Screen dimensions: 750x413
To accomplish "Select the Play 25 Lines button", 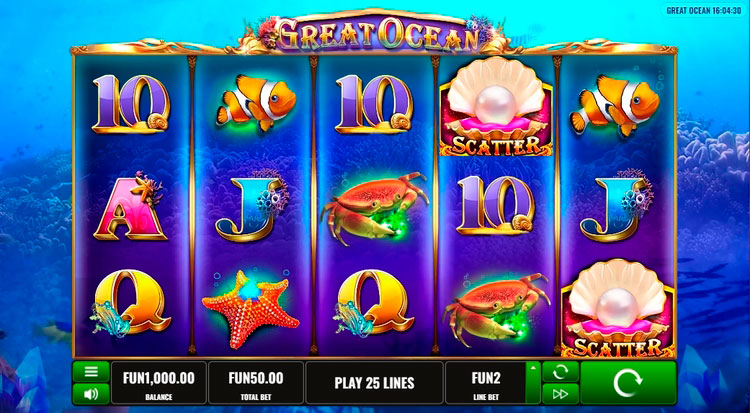I will tap(373, 383).
